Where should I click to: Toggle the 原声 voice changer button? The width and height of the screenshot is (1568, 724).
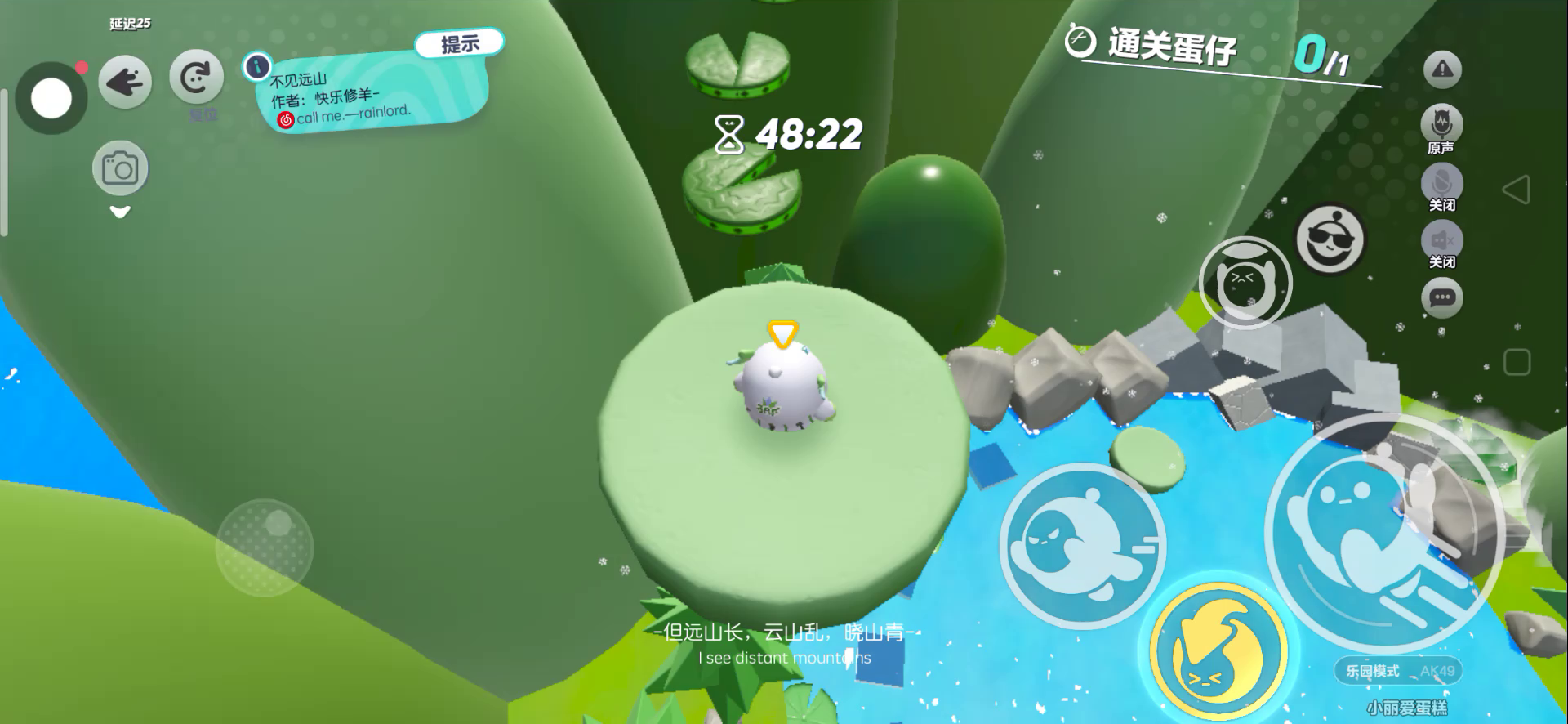coord(1441,125)
